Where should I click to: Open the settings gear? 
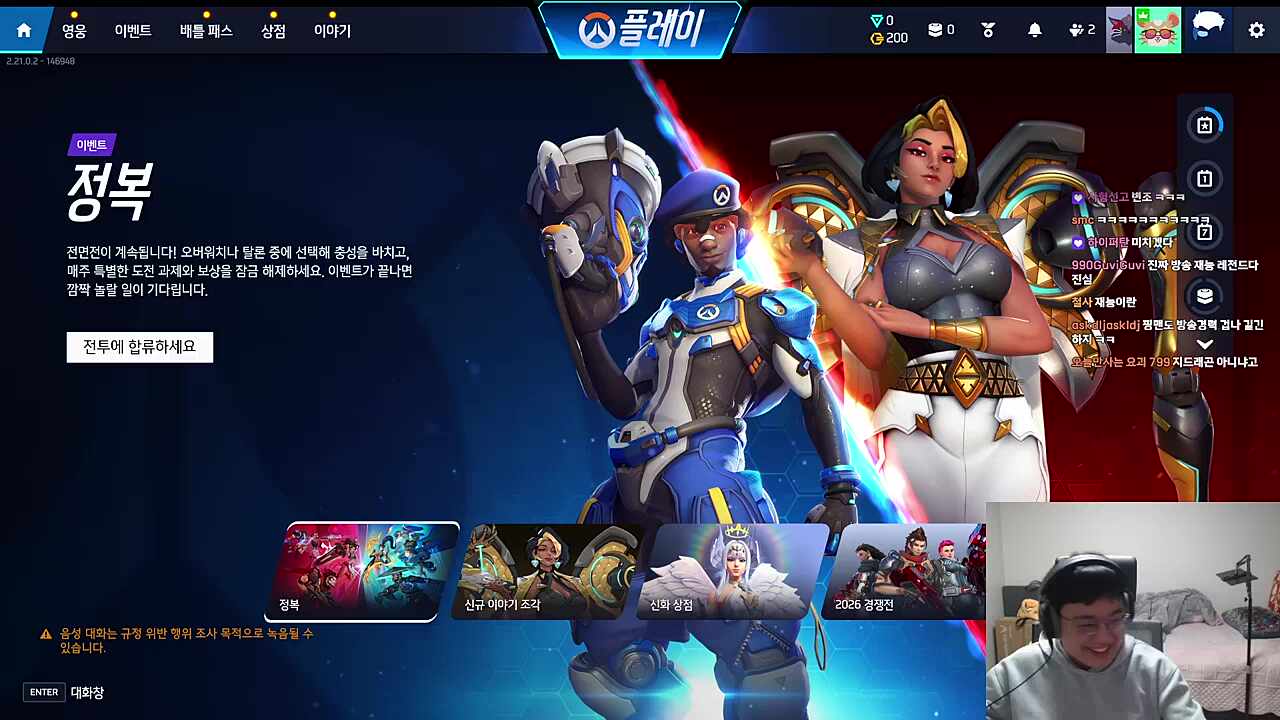tap(1256, 29)
